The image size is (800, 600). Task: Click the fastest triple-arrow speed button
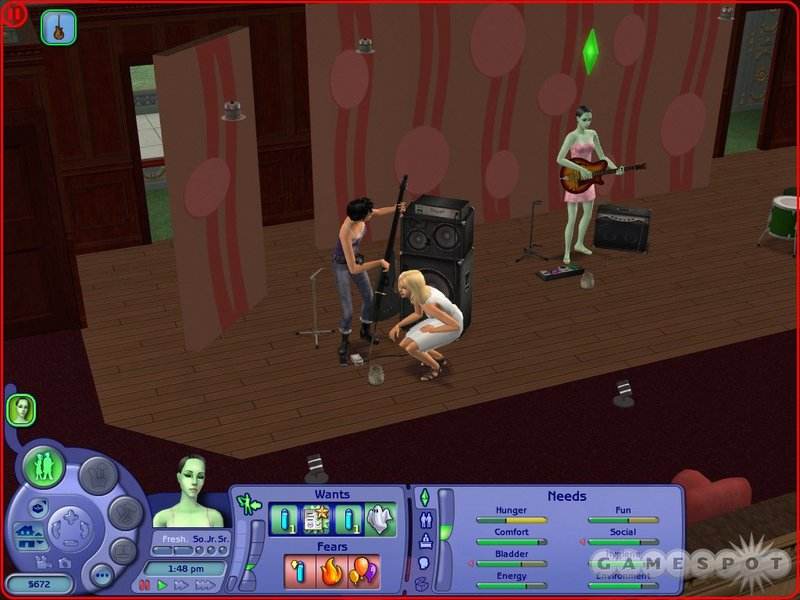point(204,585)
